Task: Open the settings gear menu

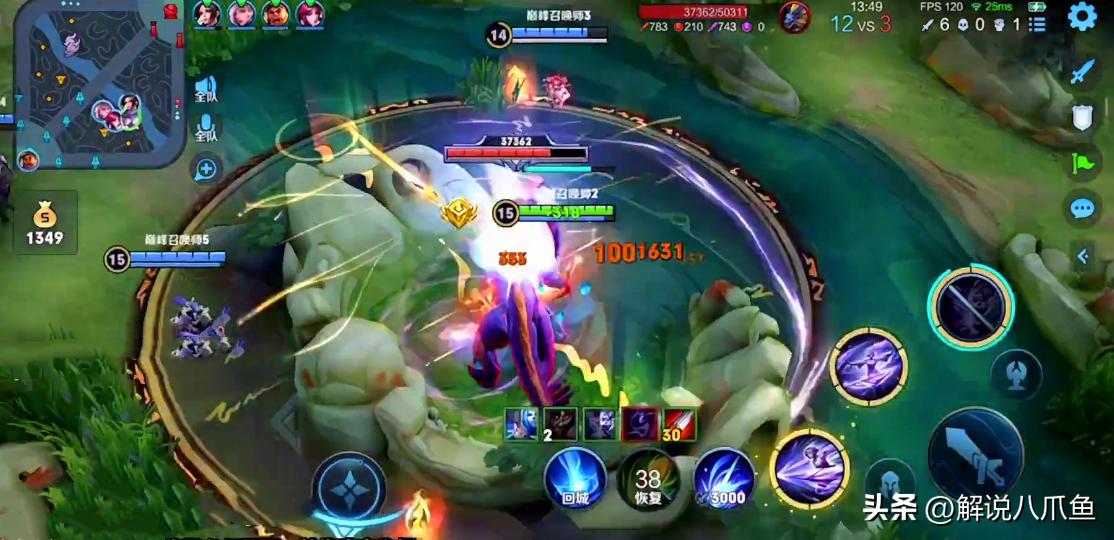Action: tap(1082, 17)
